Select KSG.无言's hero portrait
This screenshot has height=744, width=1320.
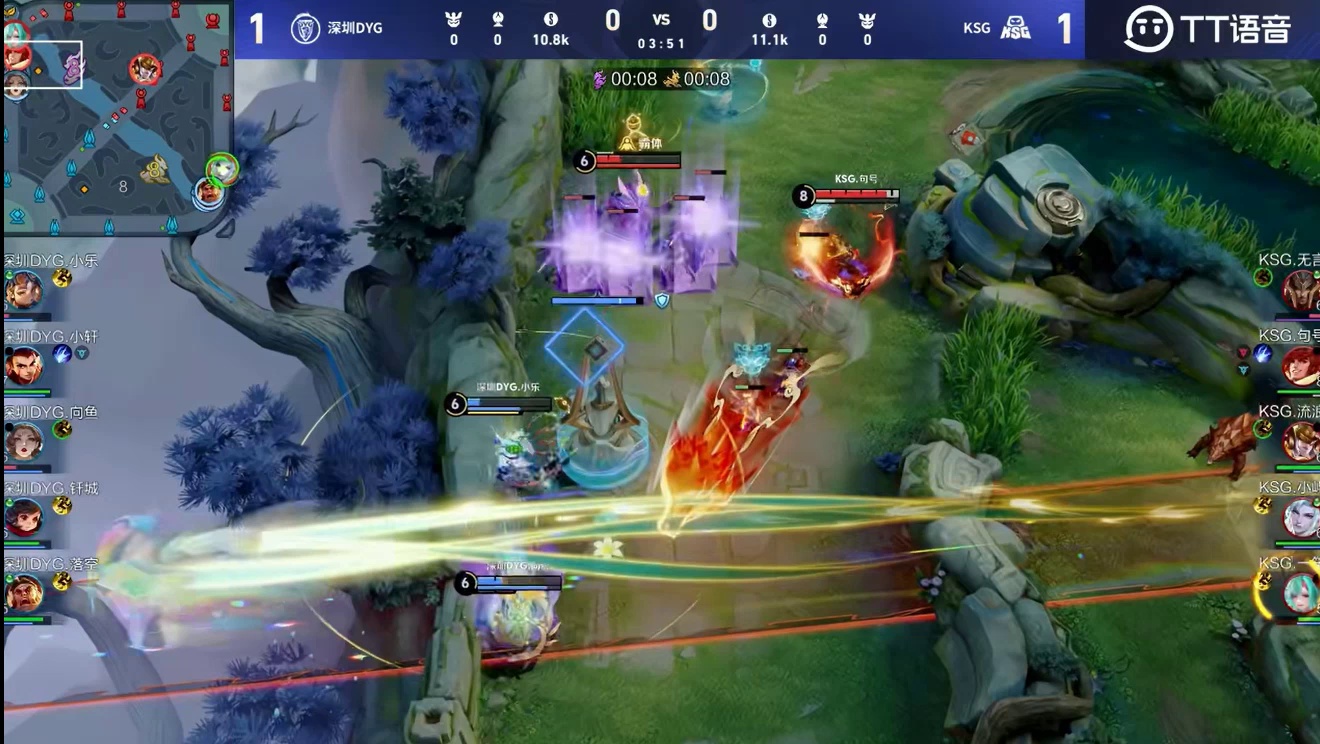pos(1300,291)
